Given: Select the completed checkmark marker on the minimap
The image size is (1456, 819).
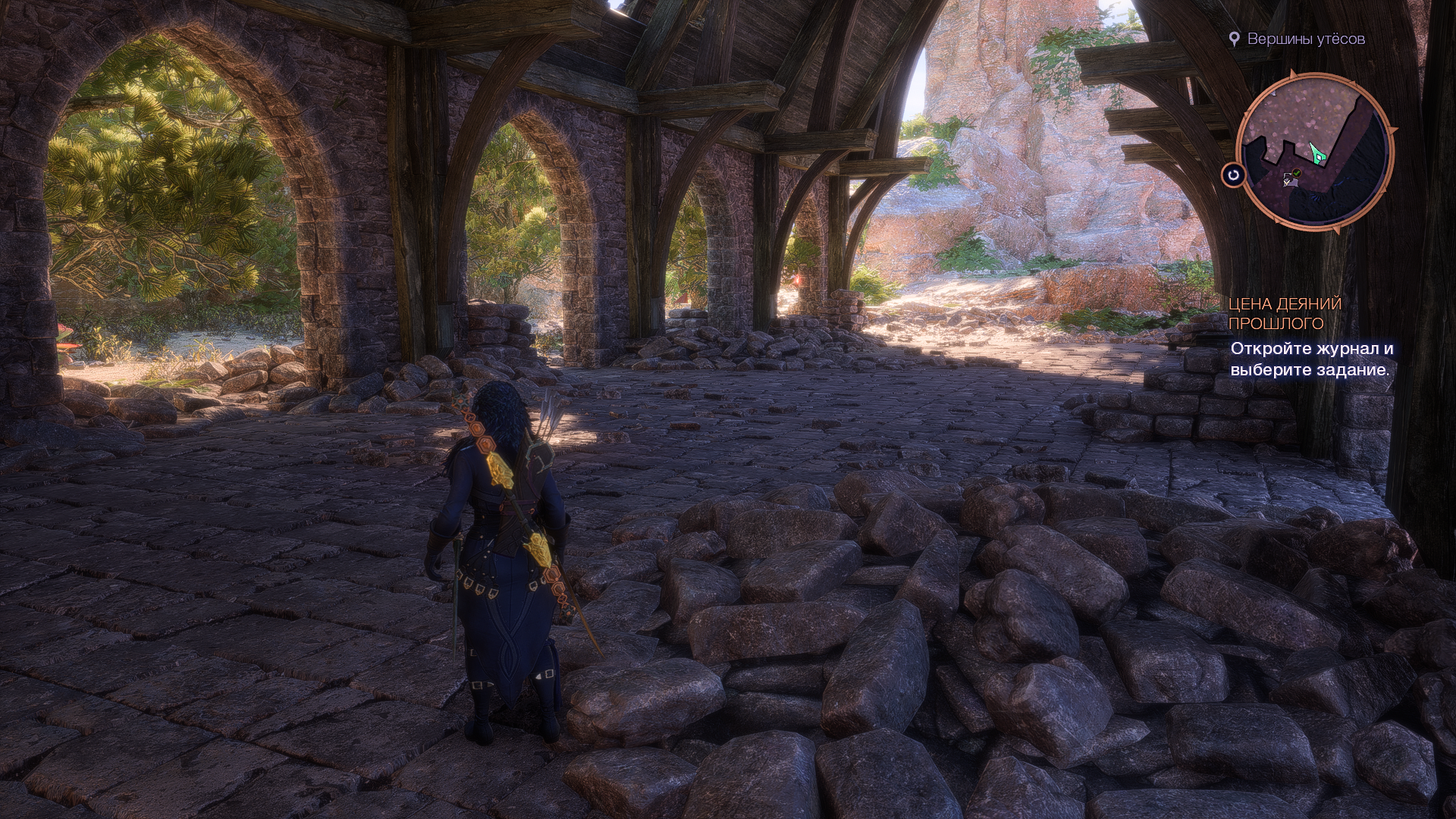Looking at the screenshot, I should coord(1297,174).
